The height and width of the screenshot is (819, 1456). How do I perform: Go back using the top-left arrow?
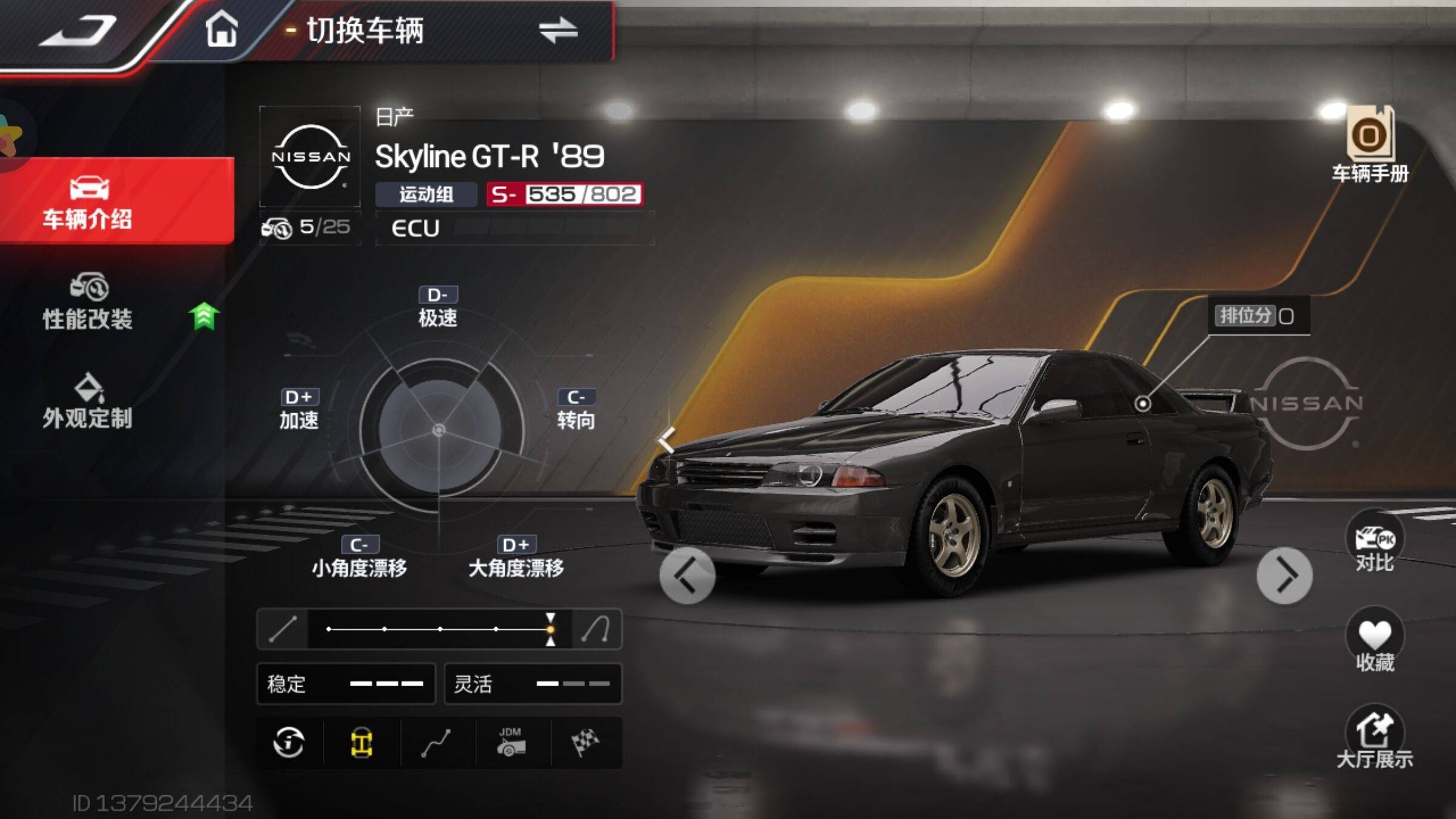[78, 30]
